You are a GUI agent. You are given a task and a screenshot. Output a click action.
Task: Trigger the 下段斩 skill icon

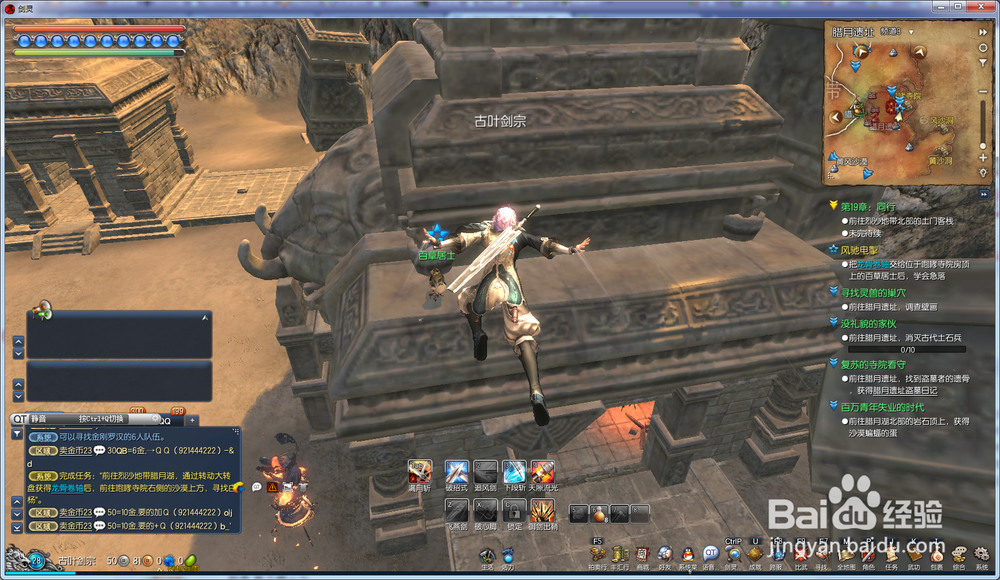[514, 471]
